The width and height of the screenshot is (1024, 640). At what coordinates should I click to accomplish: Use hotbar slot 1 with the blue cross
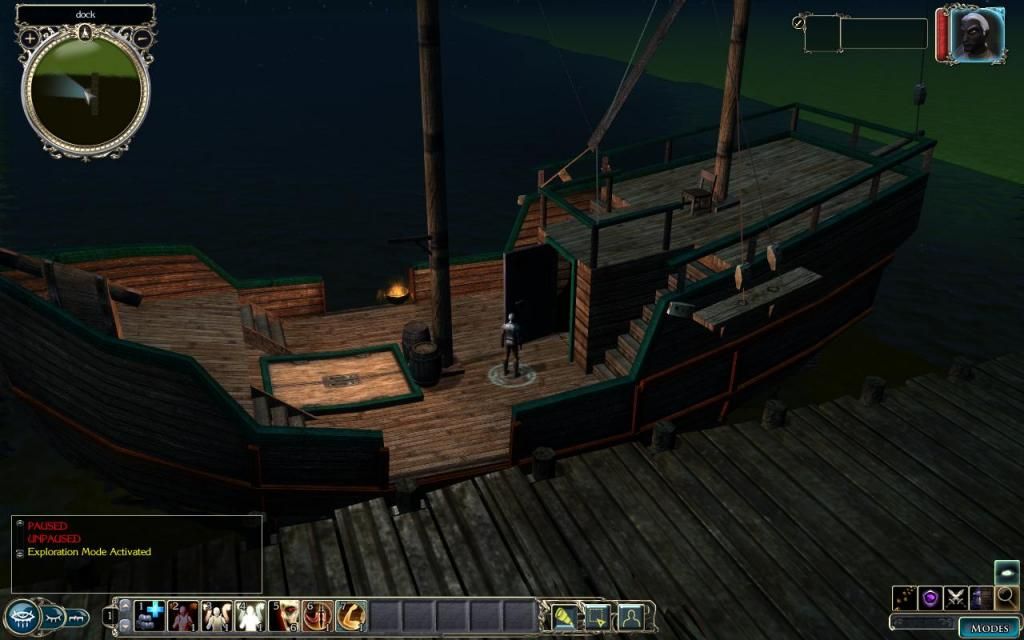pyautogui.click(x=150, y=615)
